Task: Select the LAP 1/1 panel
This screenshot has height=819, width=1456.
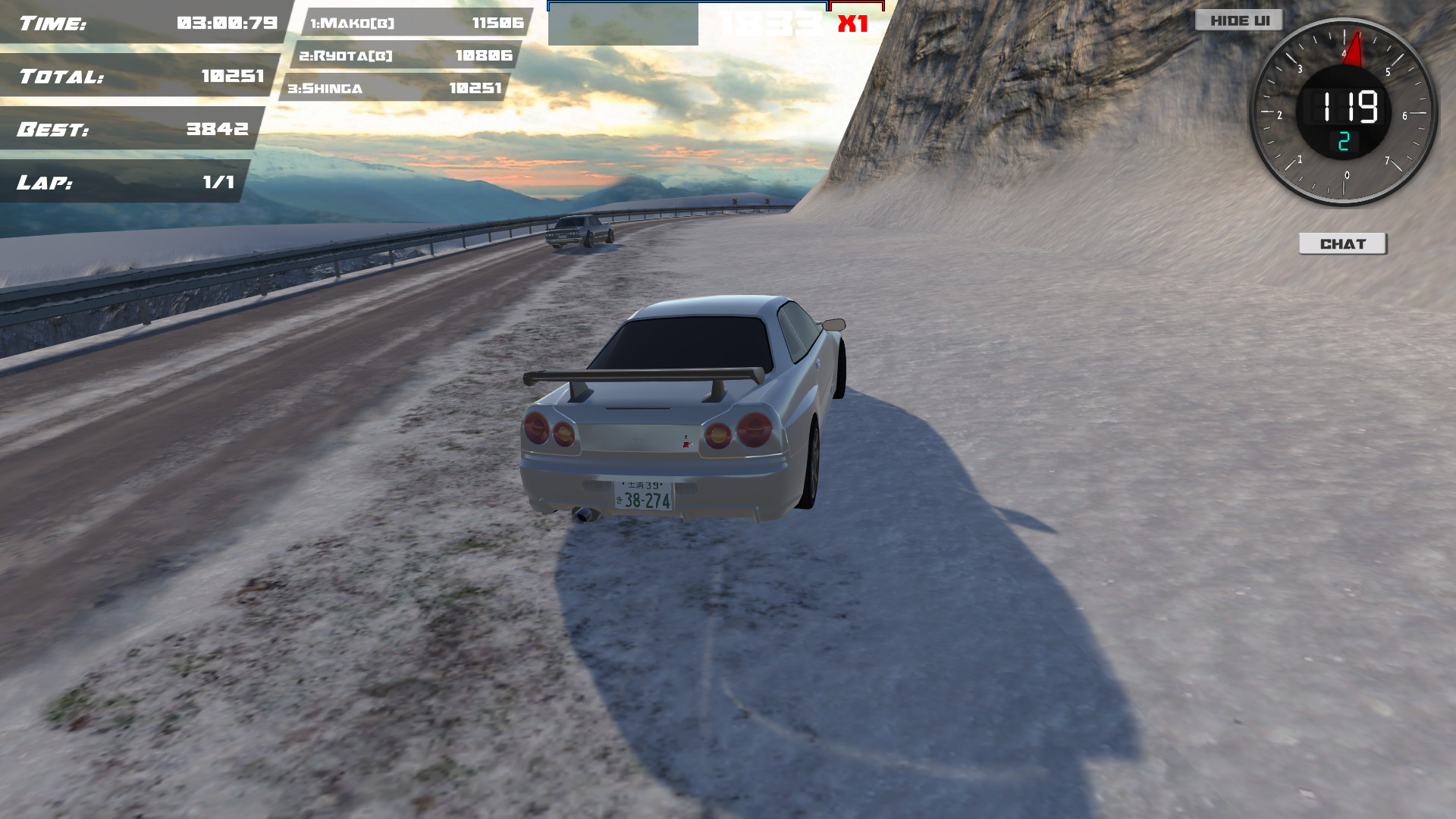Action: (x=125, y=183)
